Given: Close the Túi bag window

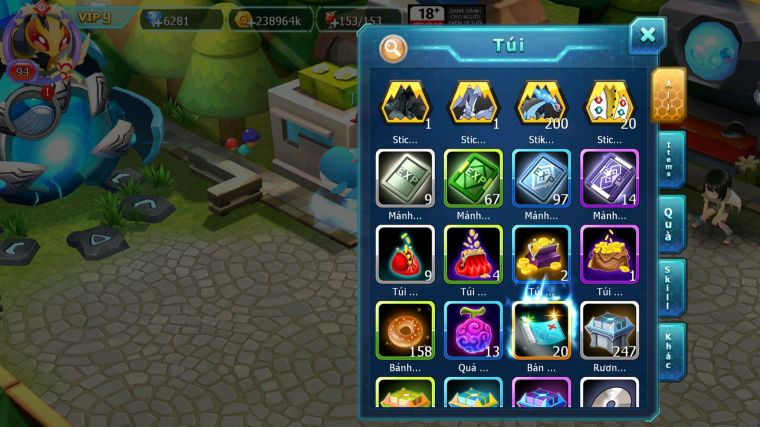Looking at the screenshot, I should click(647, 36).
